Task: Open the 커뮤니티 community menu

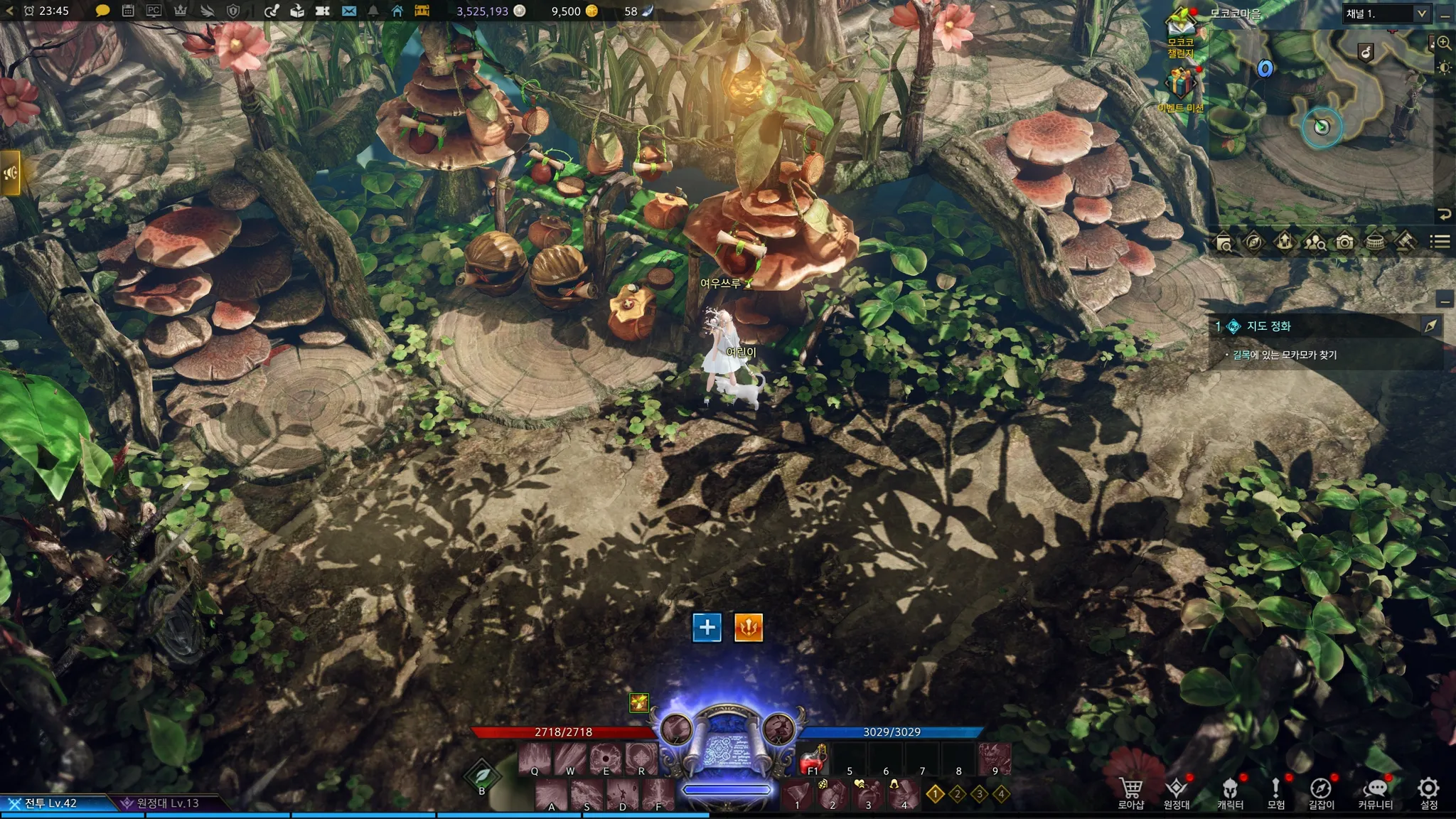Action: (x=1376, y=792)
